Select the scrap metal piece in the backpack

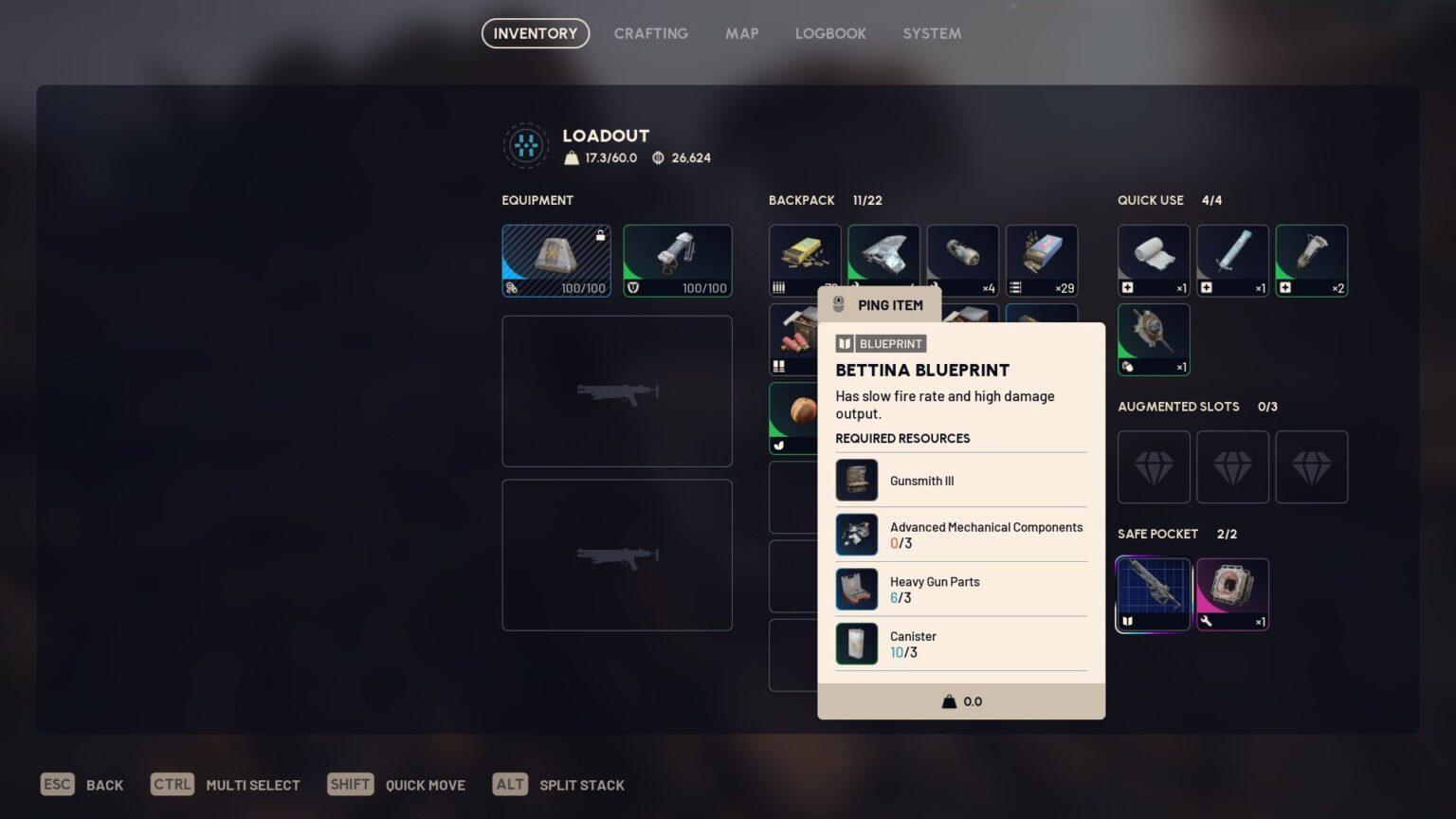pos(883,259)
